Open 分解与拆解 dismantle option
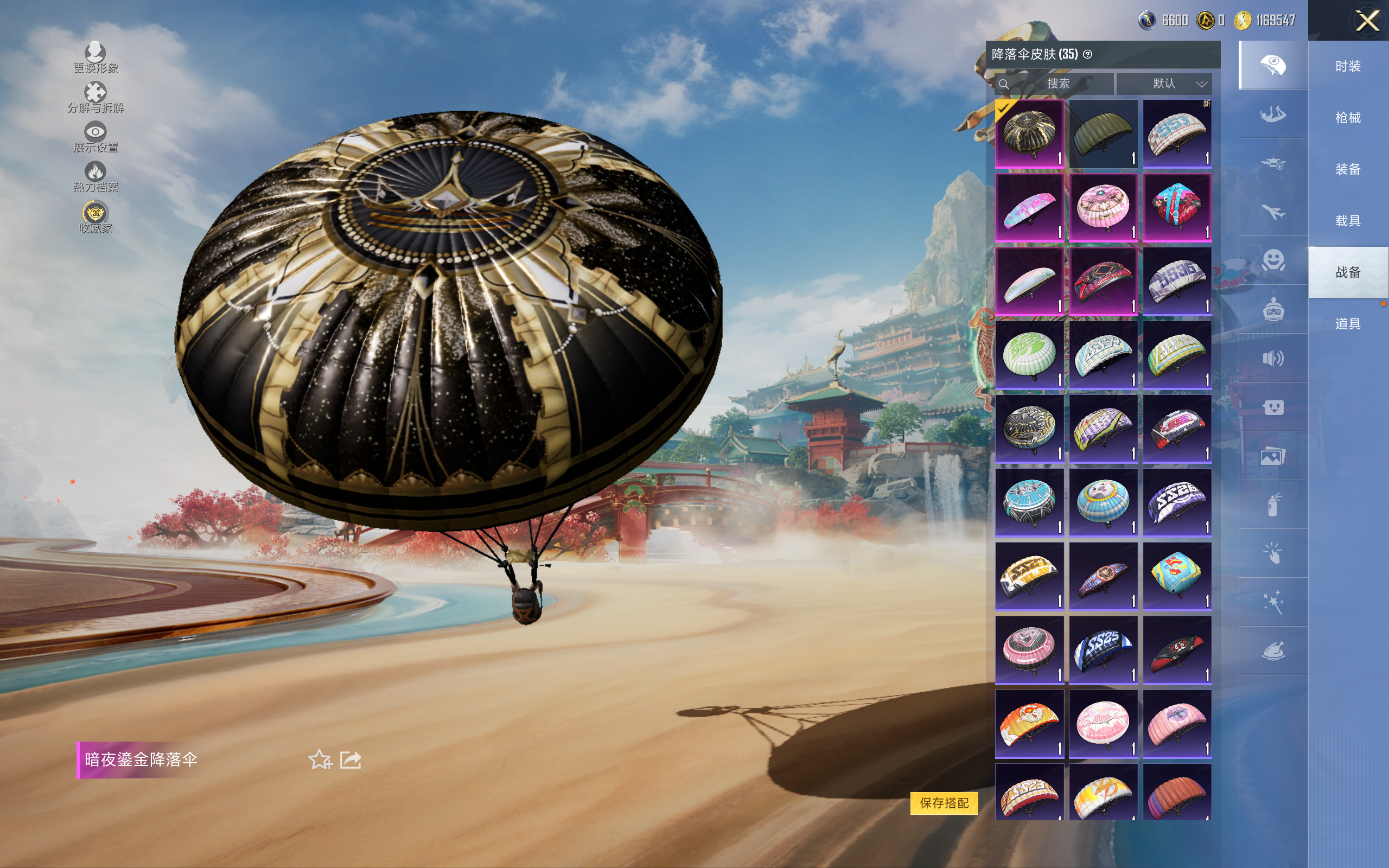Image resolution: width=1389 pixels, height=868 pixels. pos(95,98)
